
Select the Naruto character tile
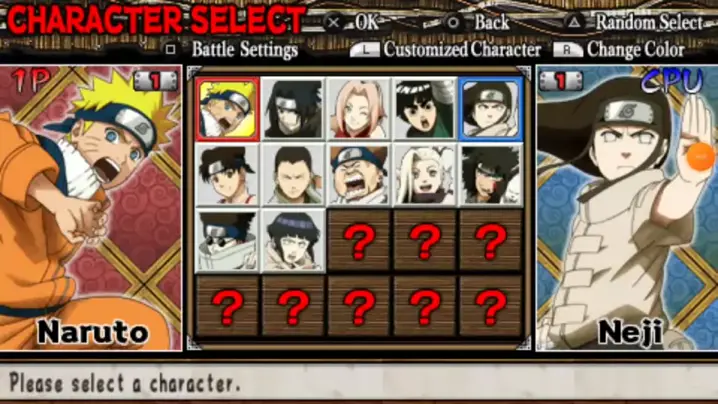227,108
